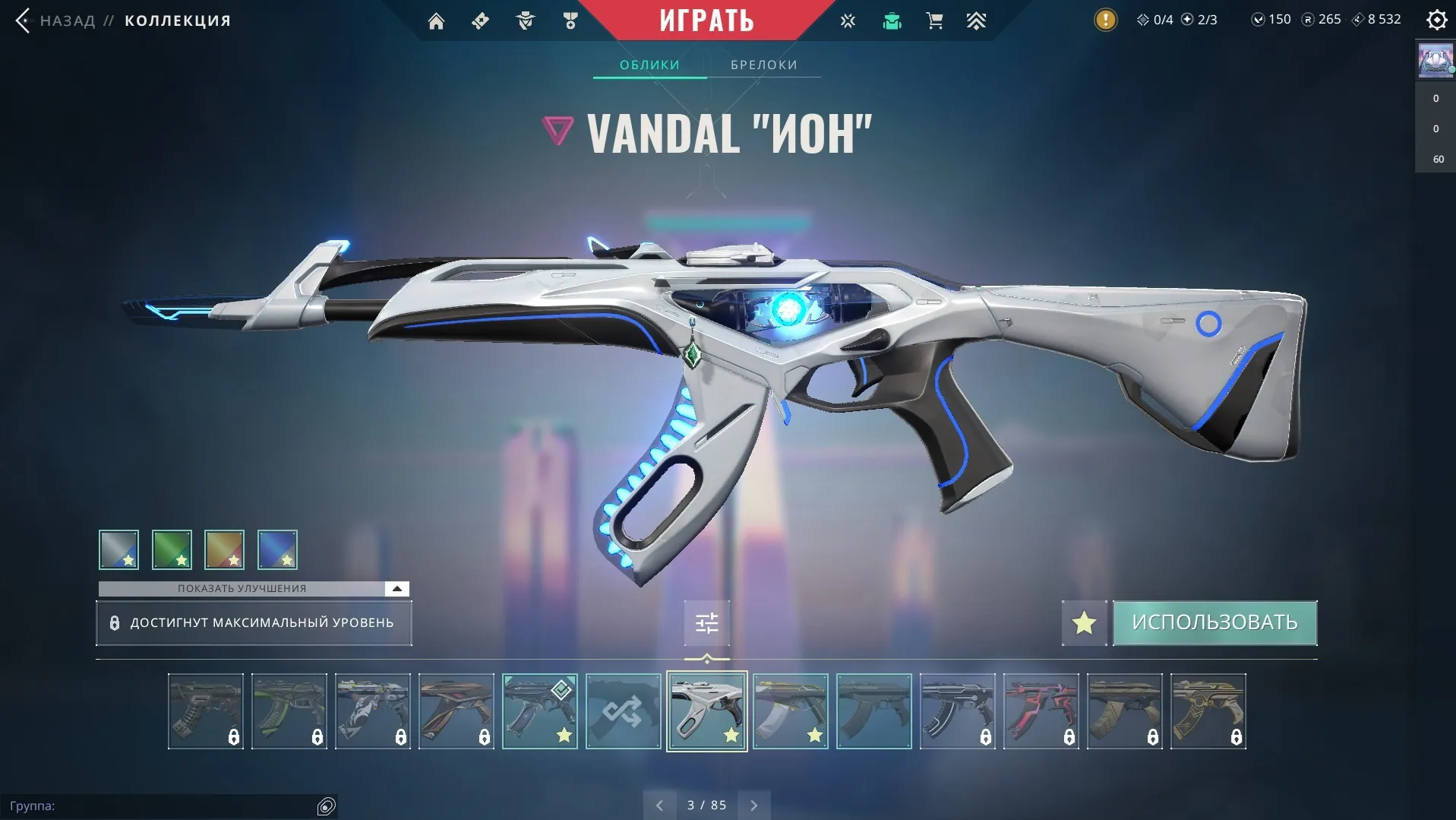Open the ОБЛИКИ tab
Image resolution: width=1456 pixels, height=820 pixels.
(649, 65)
